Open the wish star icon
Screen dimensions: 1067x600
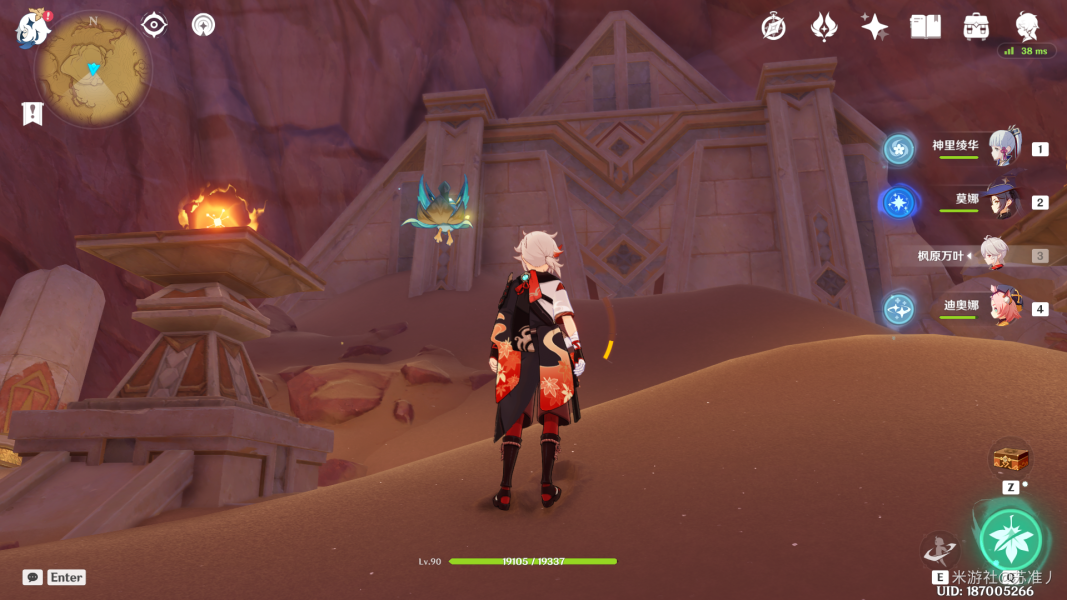874,27
